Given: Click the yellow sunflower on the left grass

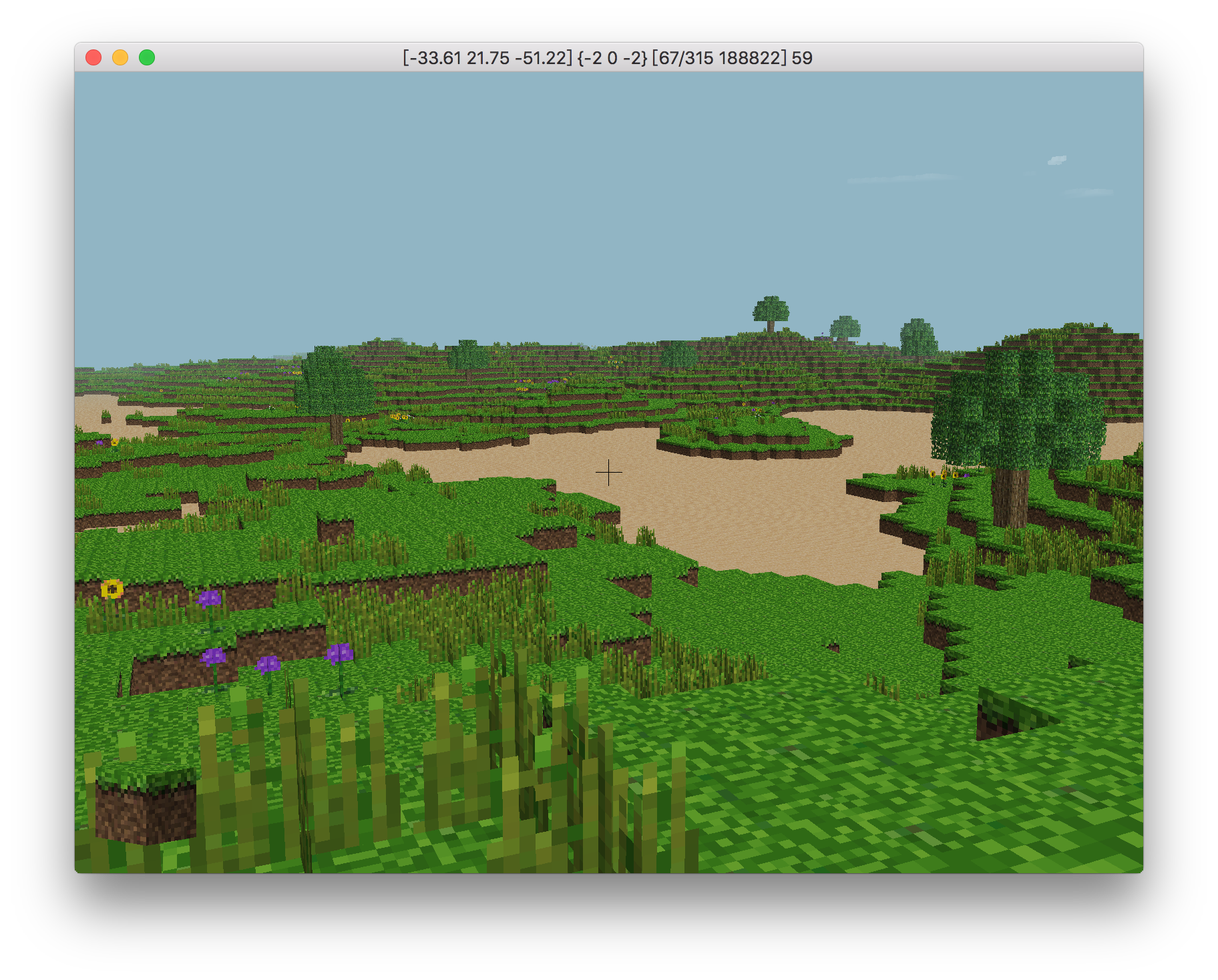Looking at the screenshot, I should click(110, 589).
